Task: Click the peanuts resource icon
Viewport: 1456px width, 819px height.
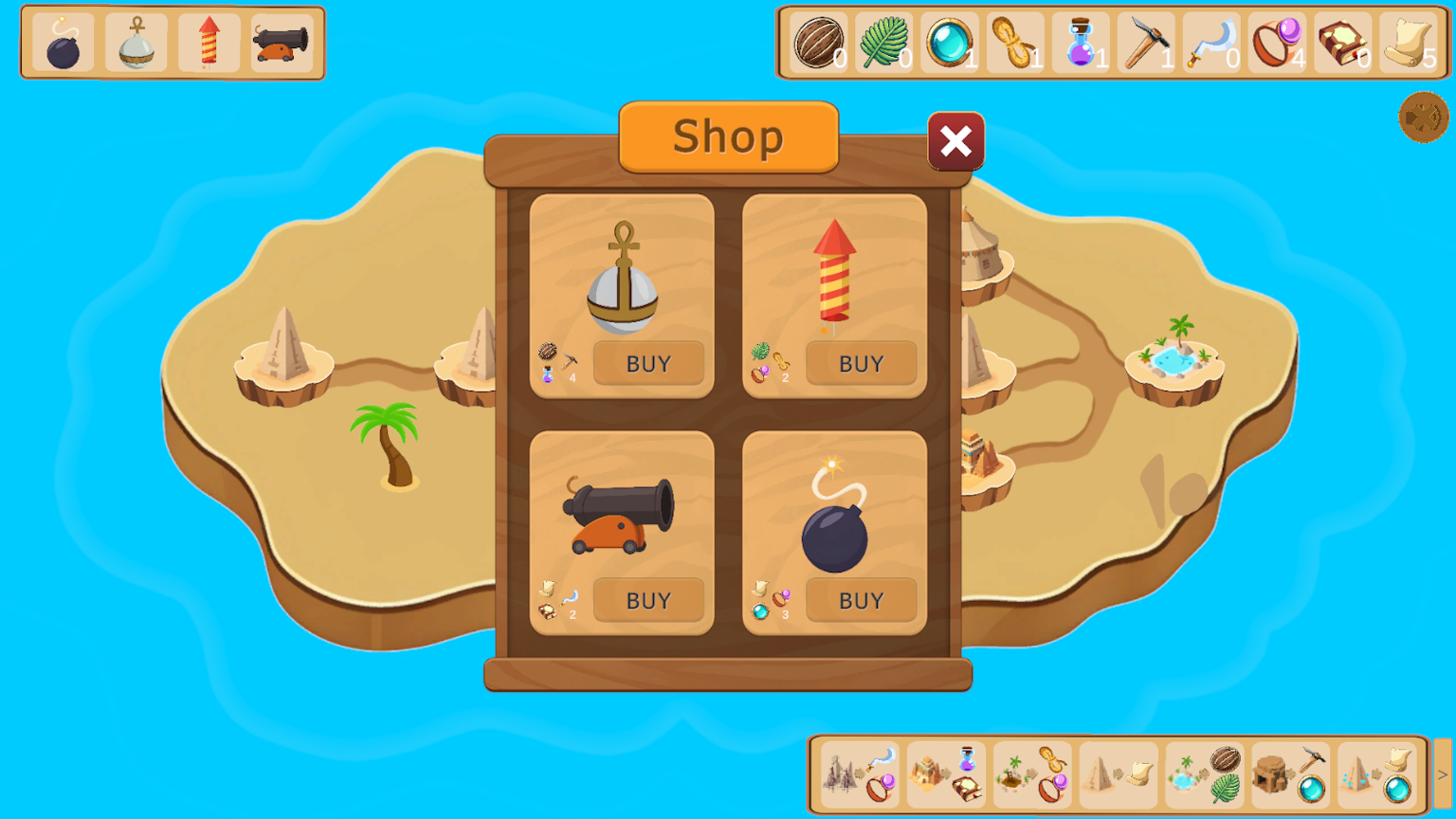Action: tap(1015, 42)
